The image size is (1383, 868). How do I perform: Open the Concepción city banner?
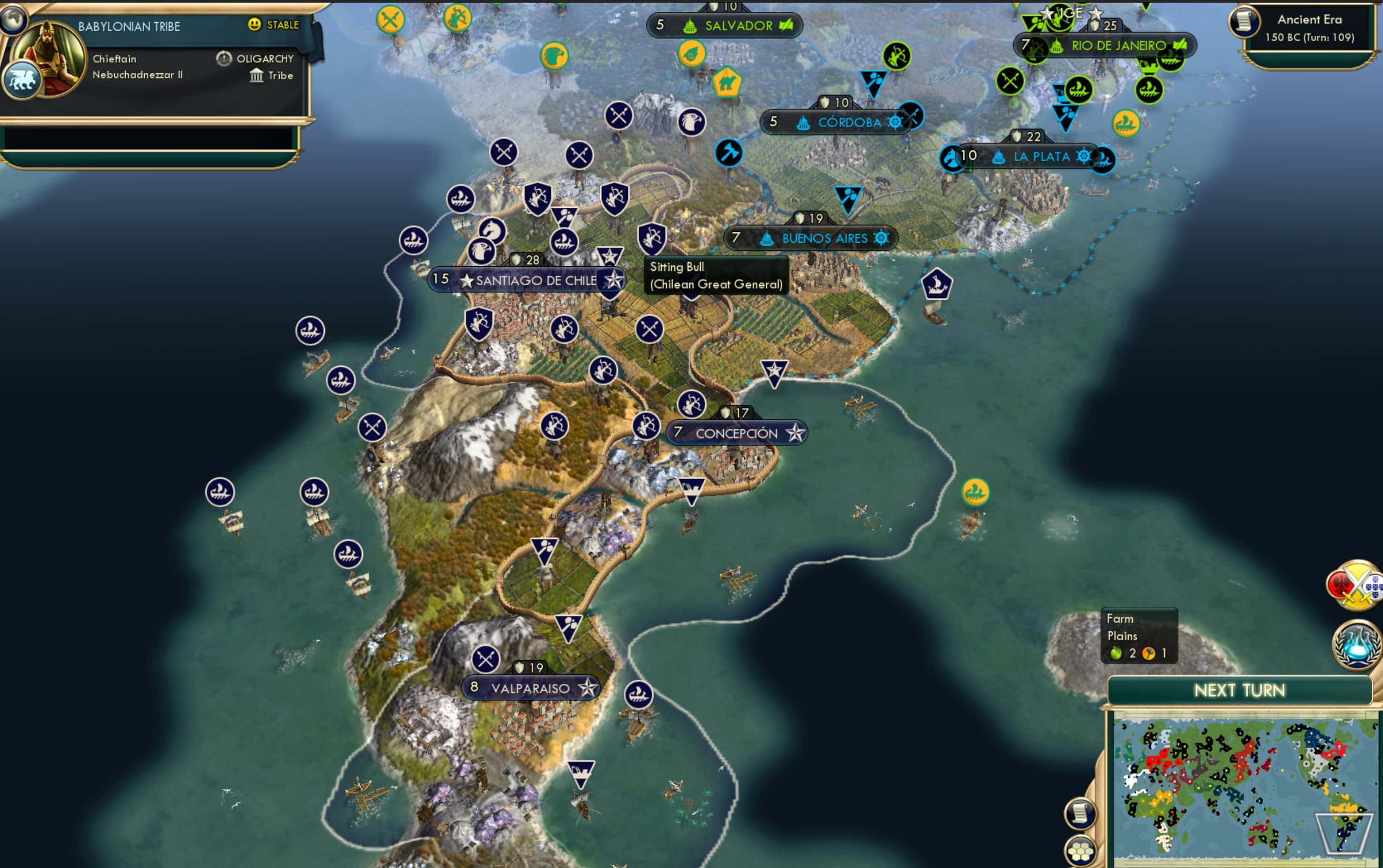(736, 433)
